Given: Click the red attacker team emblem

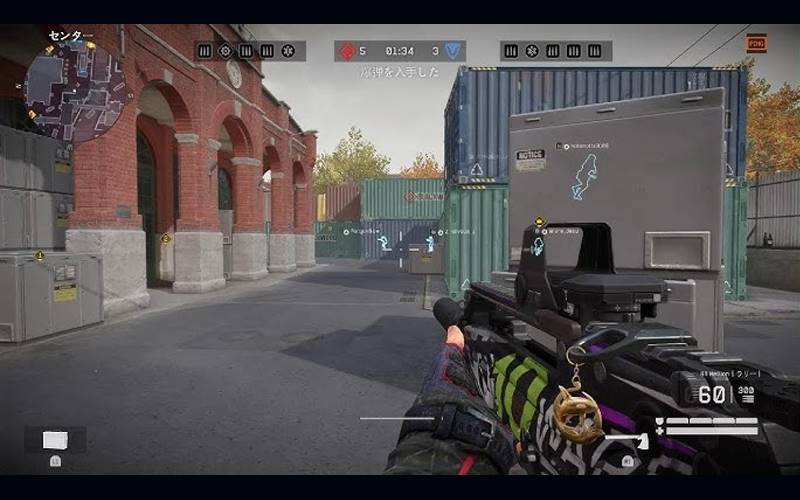Looking at the screenshot, I should (347, 51).
